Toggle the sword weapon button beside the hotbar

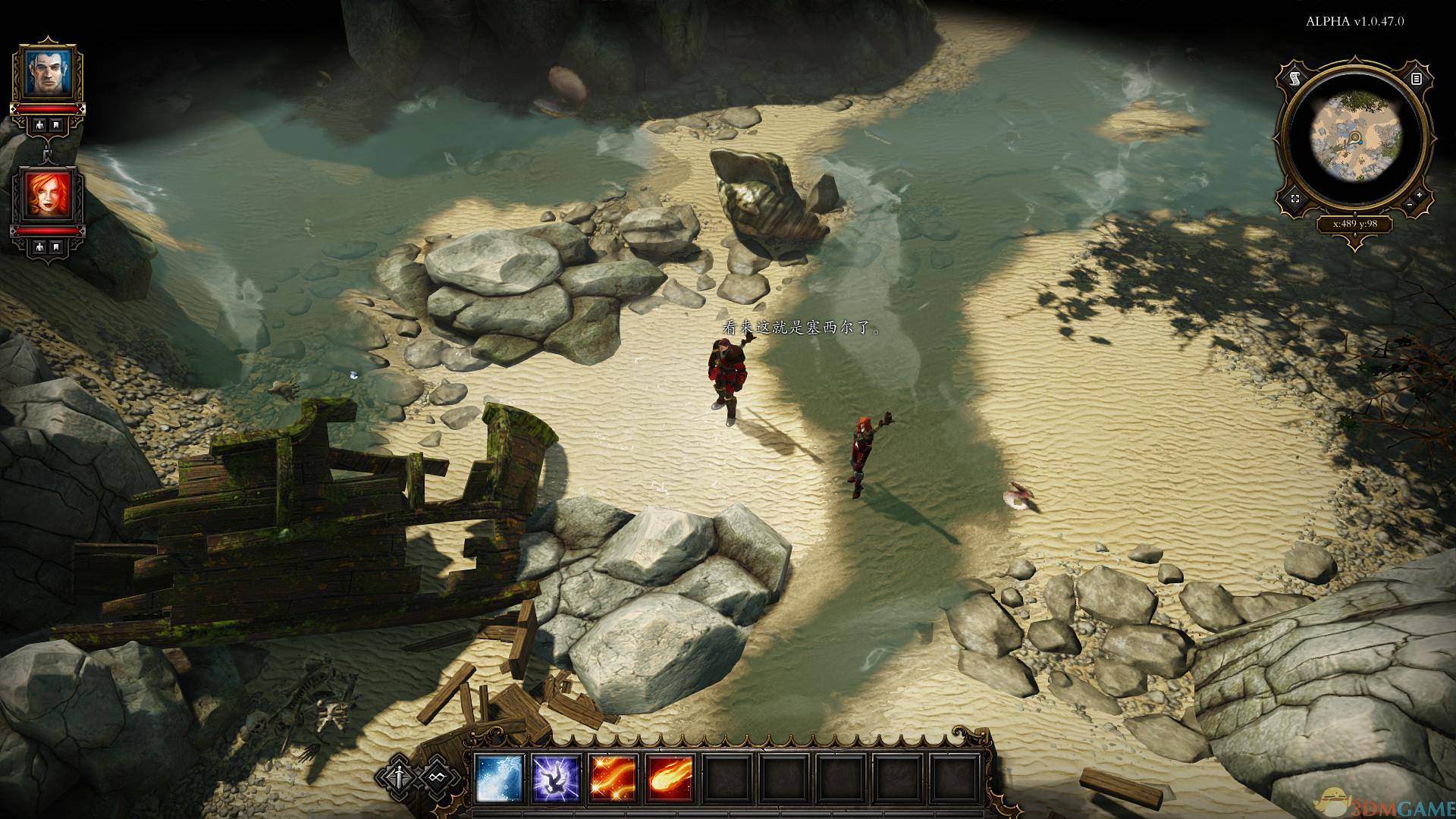(x=400, y=777)
